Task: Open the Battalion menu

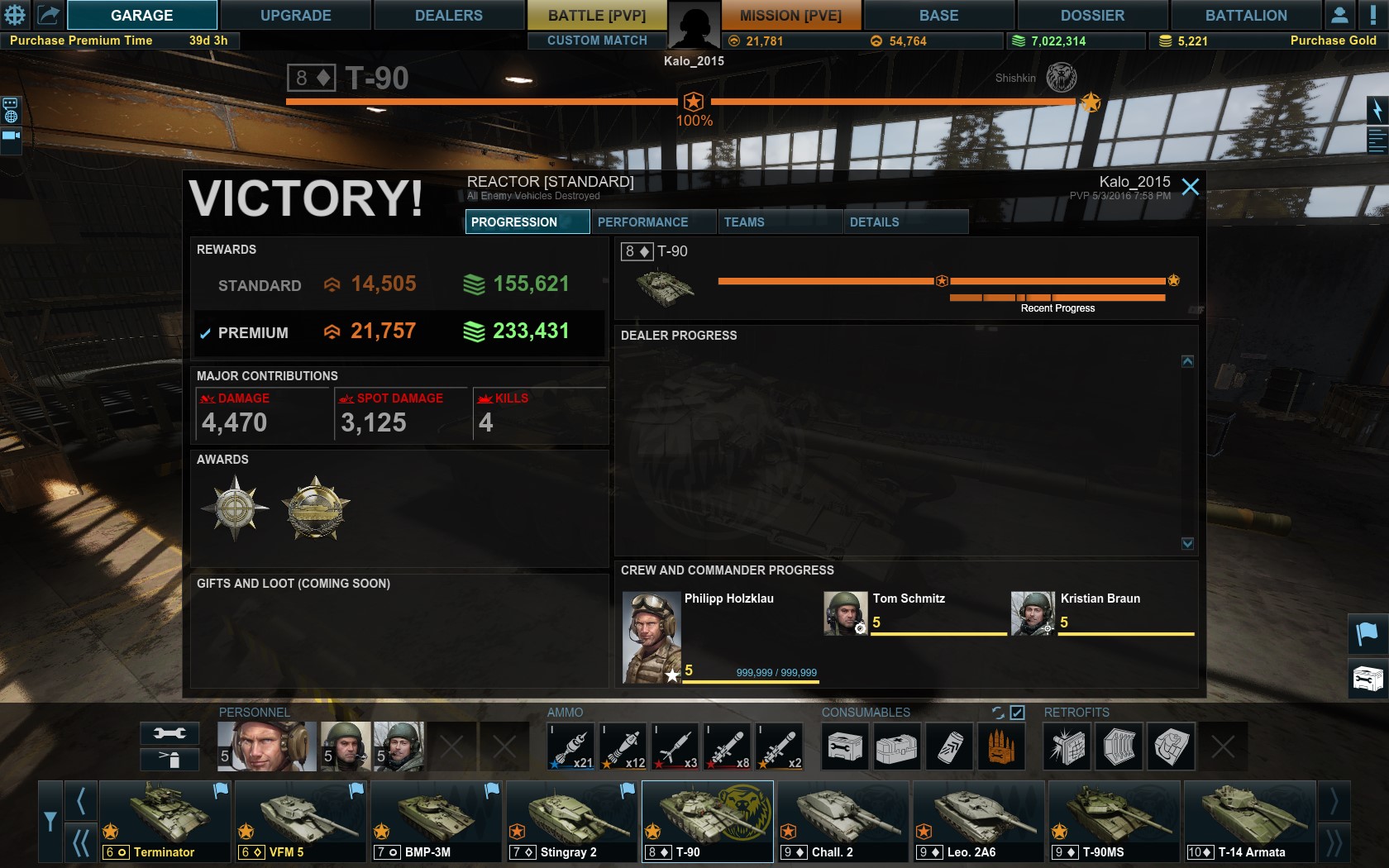Action: click(1245, 15)
